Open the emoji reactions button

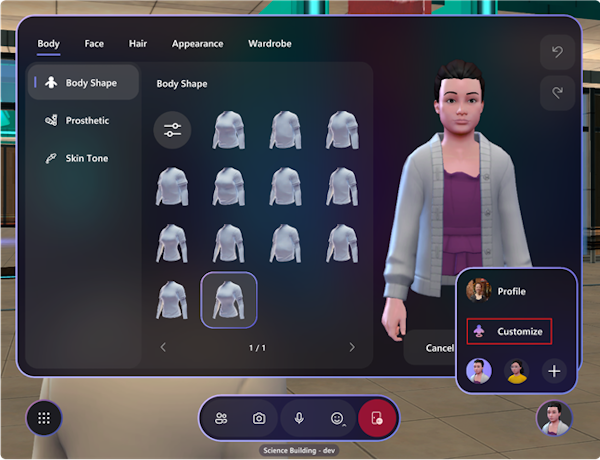337,418
